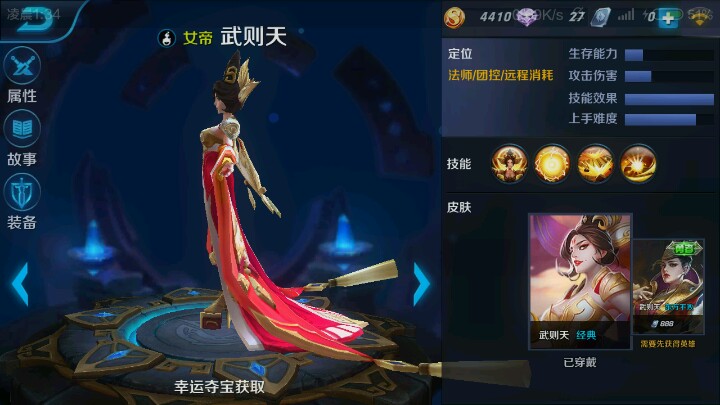Image resolution: width=720 pixels, height=405 pixels.
Task: Choose the locked 888-voucher skin card
Action: point(668,288)
